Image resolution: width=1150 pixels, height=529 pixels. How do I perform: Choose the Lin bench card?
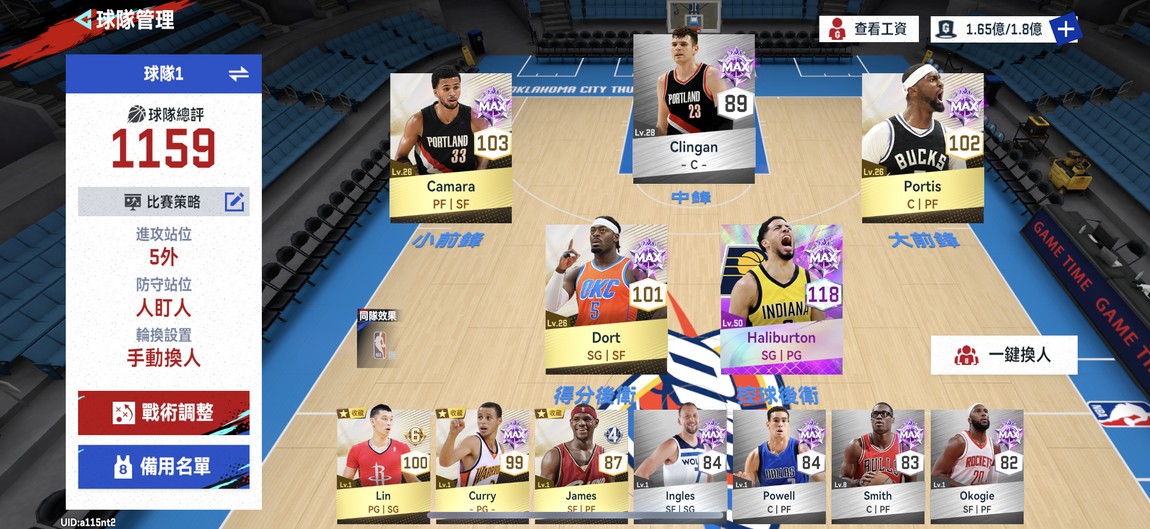[384, 465]
